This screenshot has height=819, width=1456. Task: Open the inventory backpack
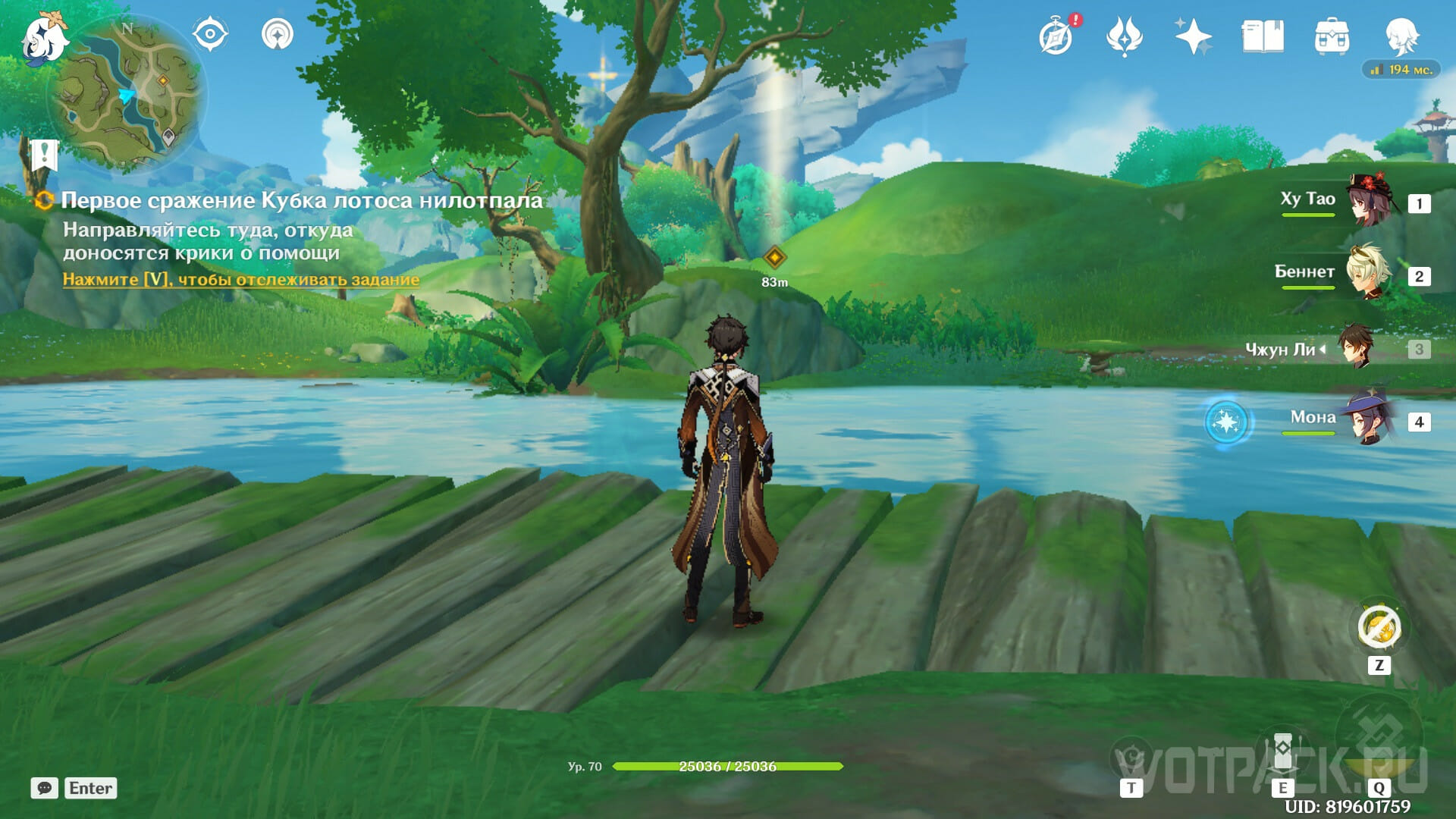[1332, 36]
